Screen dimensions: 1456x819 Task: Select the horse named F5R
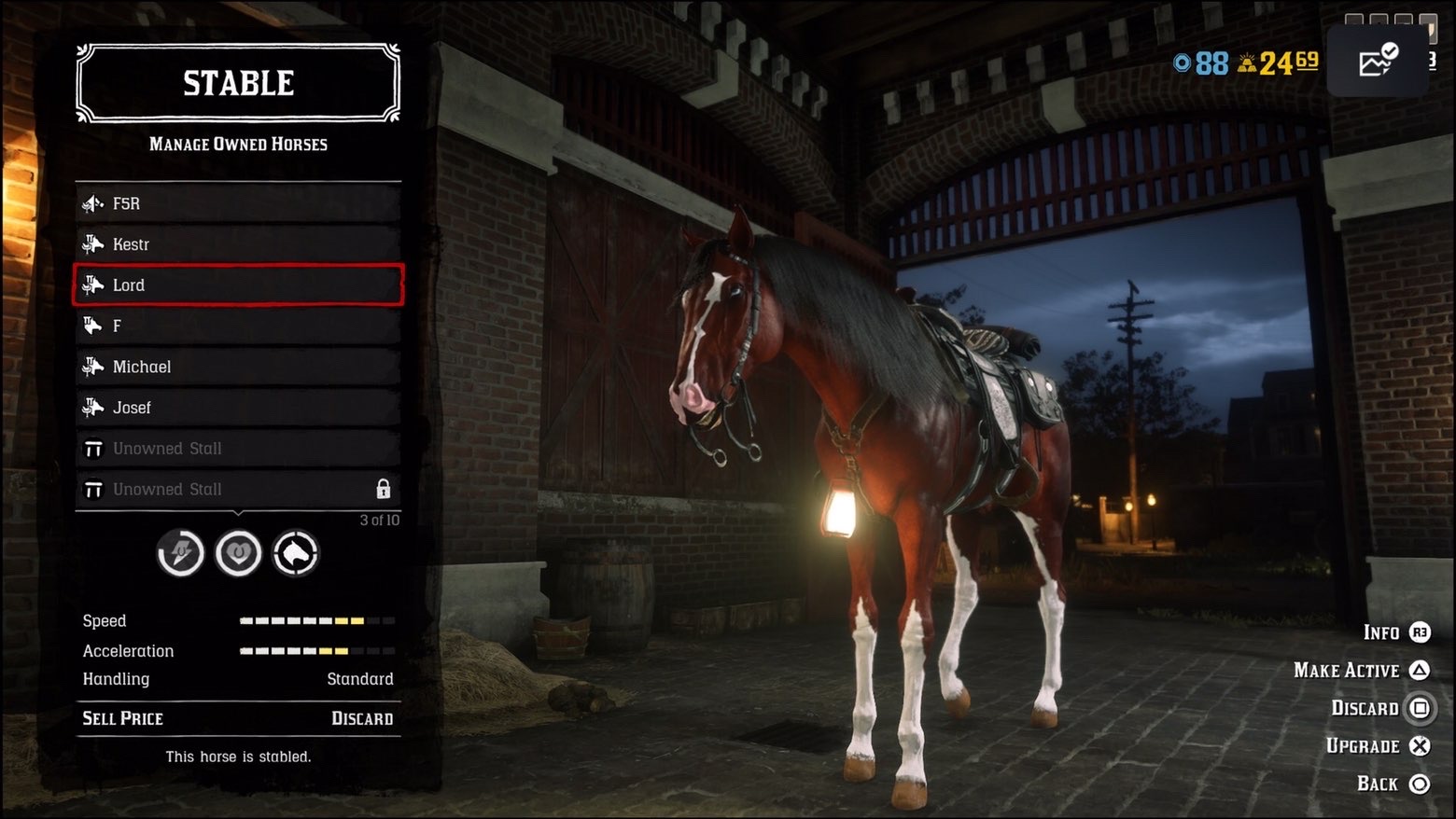(238, 203)
